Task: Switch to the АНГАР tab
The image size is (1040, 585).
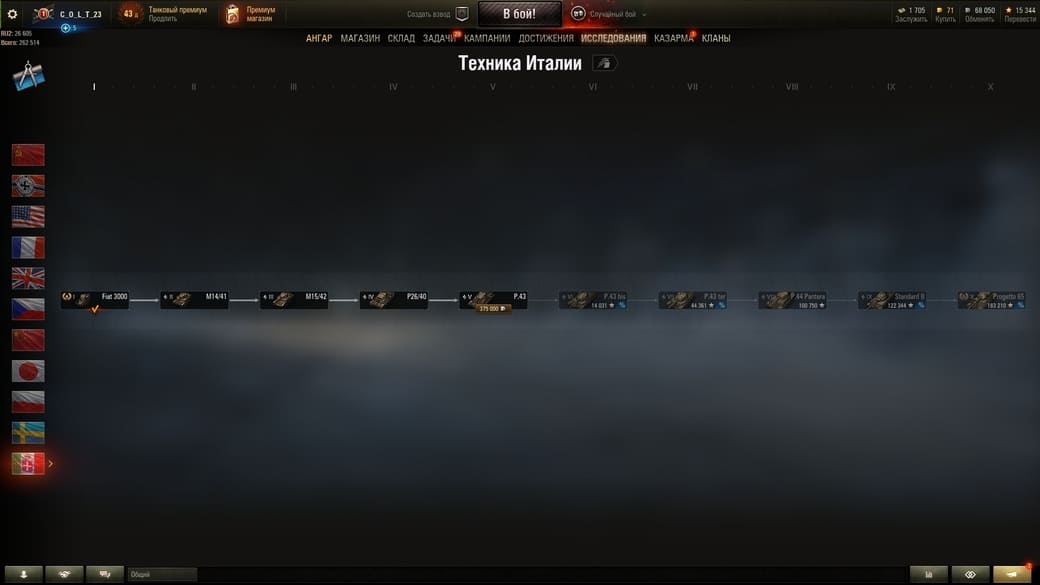Action: [x=319, y=38]
